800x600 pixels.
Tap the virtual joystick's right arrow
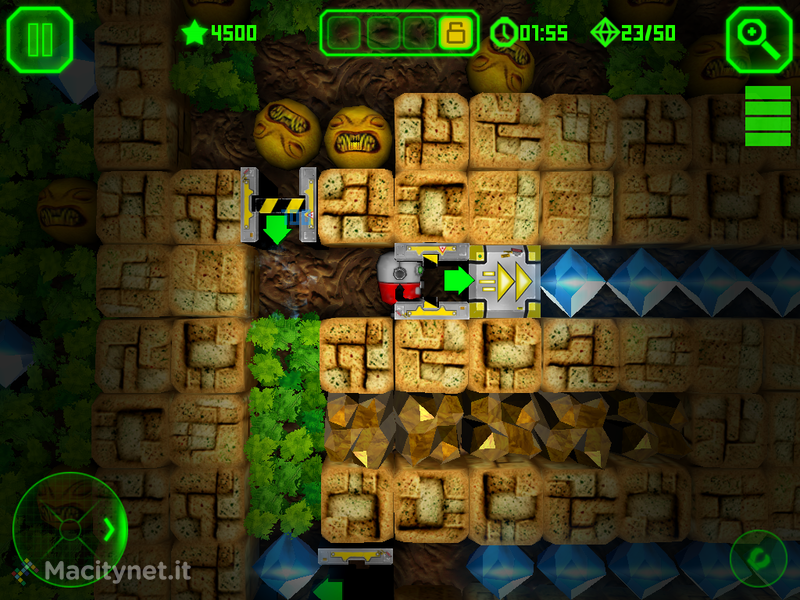click(109, 528)
